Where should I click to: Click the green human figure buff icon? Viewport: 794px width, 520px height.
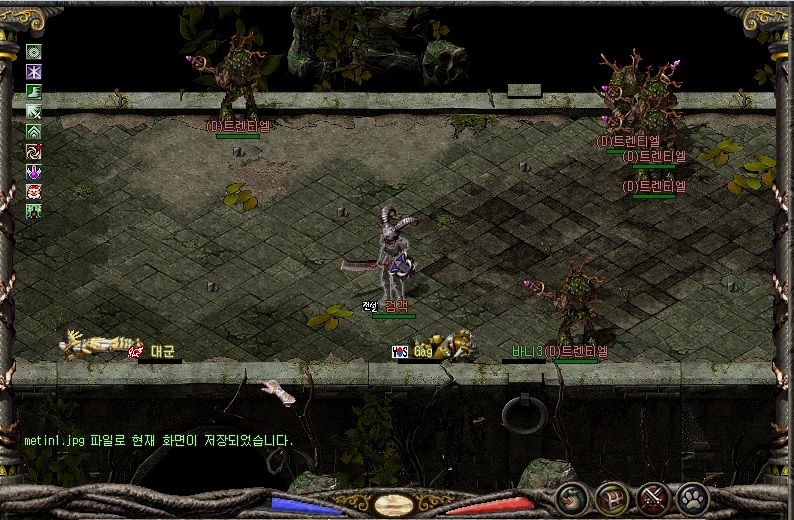(34, 211)
